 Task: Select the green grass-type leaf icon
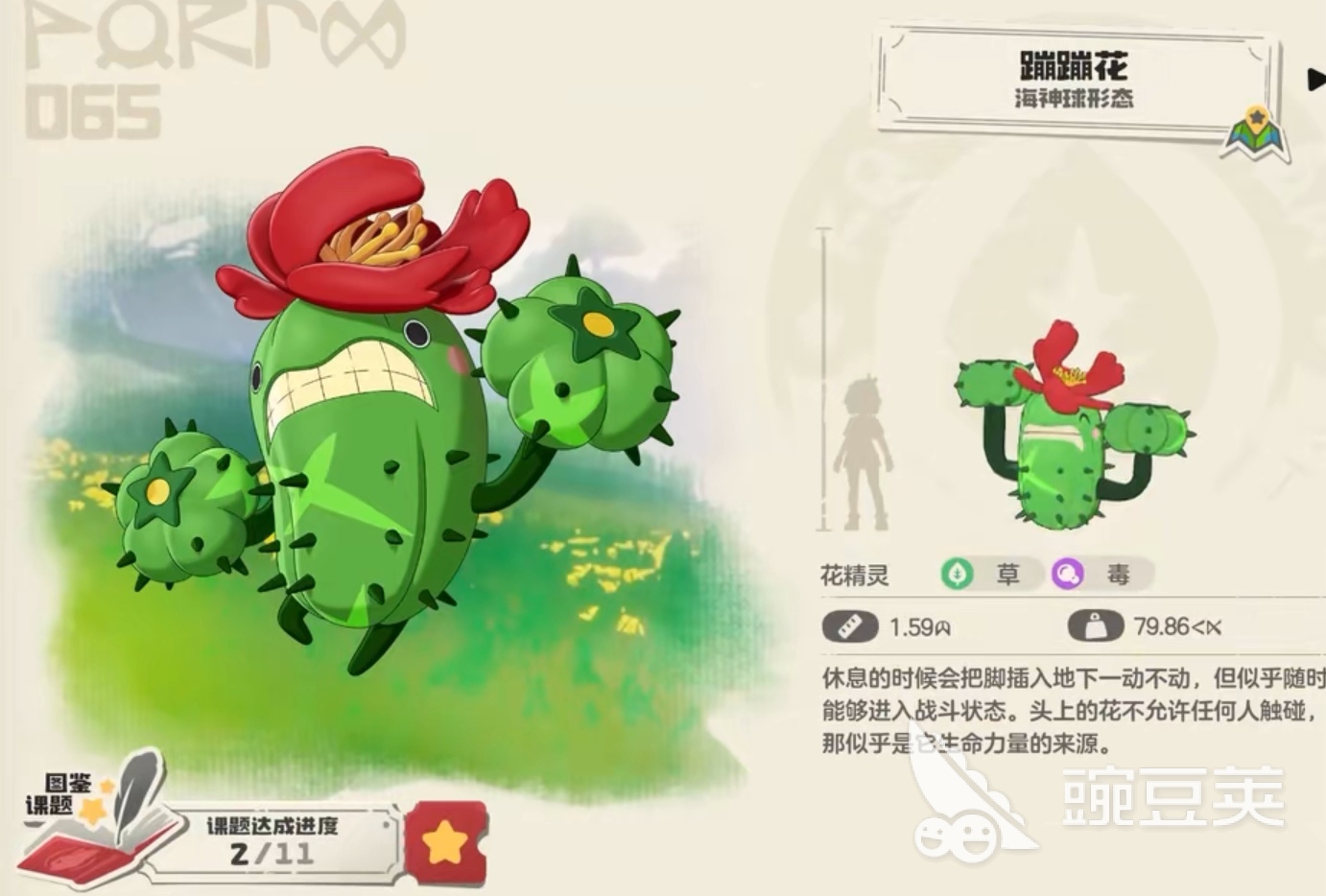(x=956, y=574)
